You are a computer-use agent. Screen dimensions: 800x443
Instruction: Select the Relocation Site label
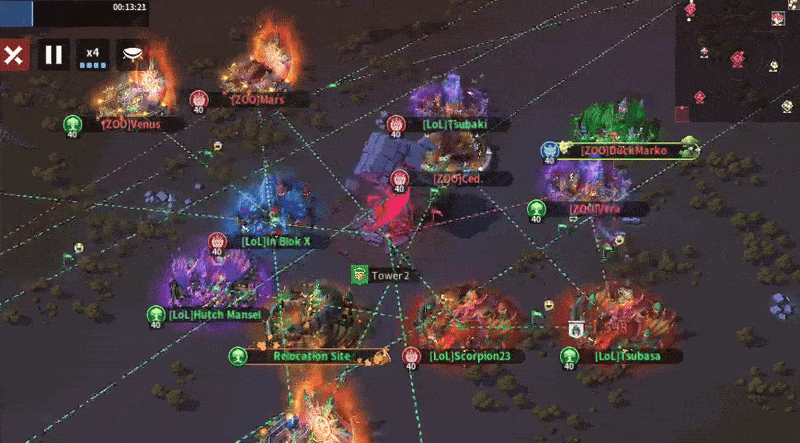[x=311, y=356]
